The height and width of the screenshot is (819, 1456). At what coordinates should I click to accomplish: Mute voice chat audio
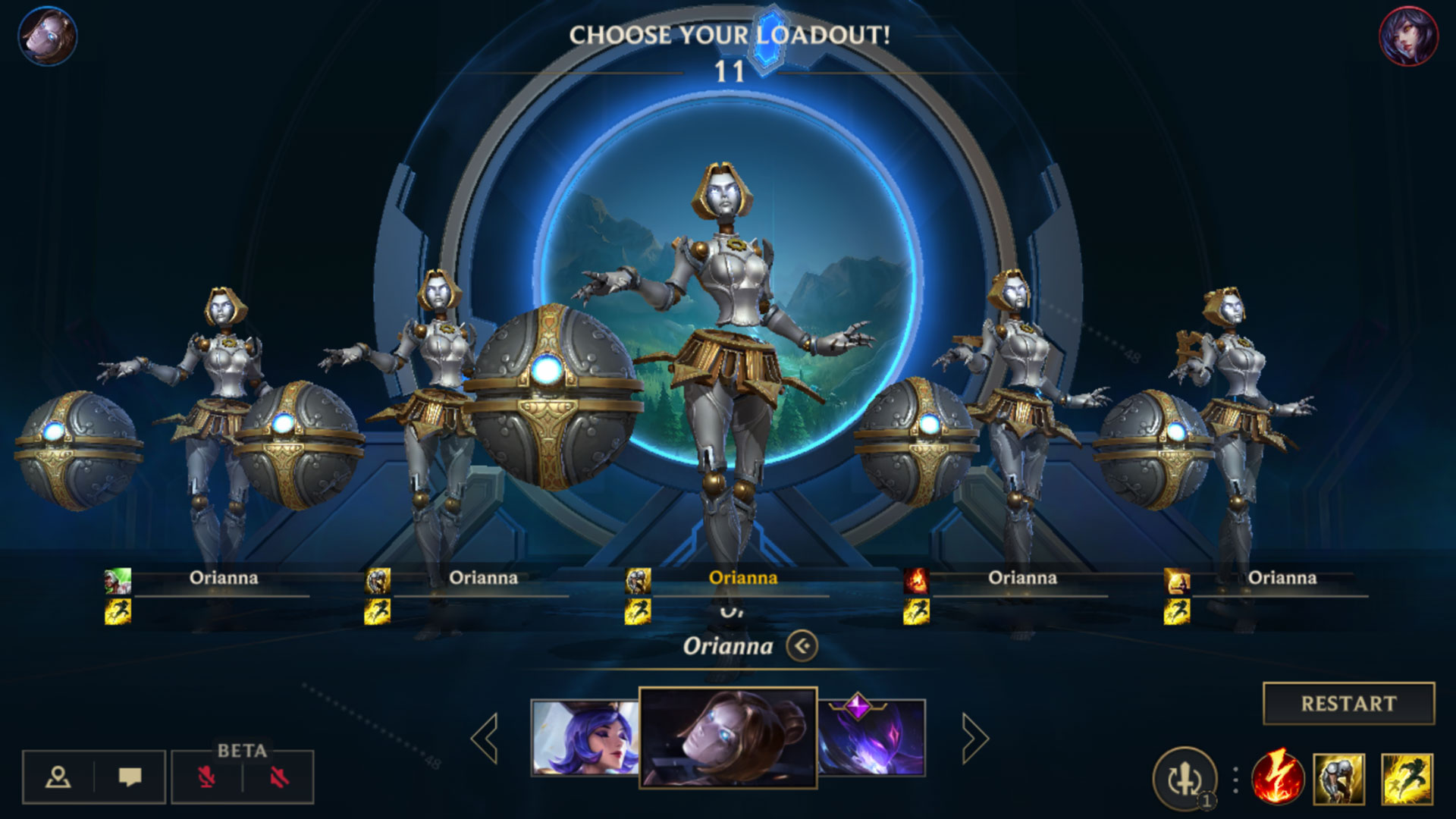pyautogui.click(x=280, y=777)
